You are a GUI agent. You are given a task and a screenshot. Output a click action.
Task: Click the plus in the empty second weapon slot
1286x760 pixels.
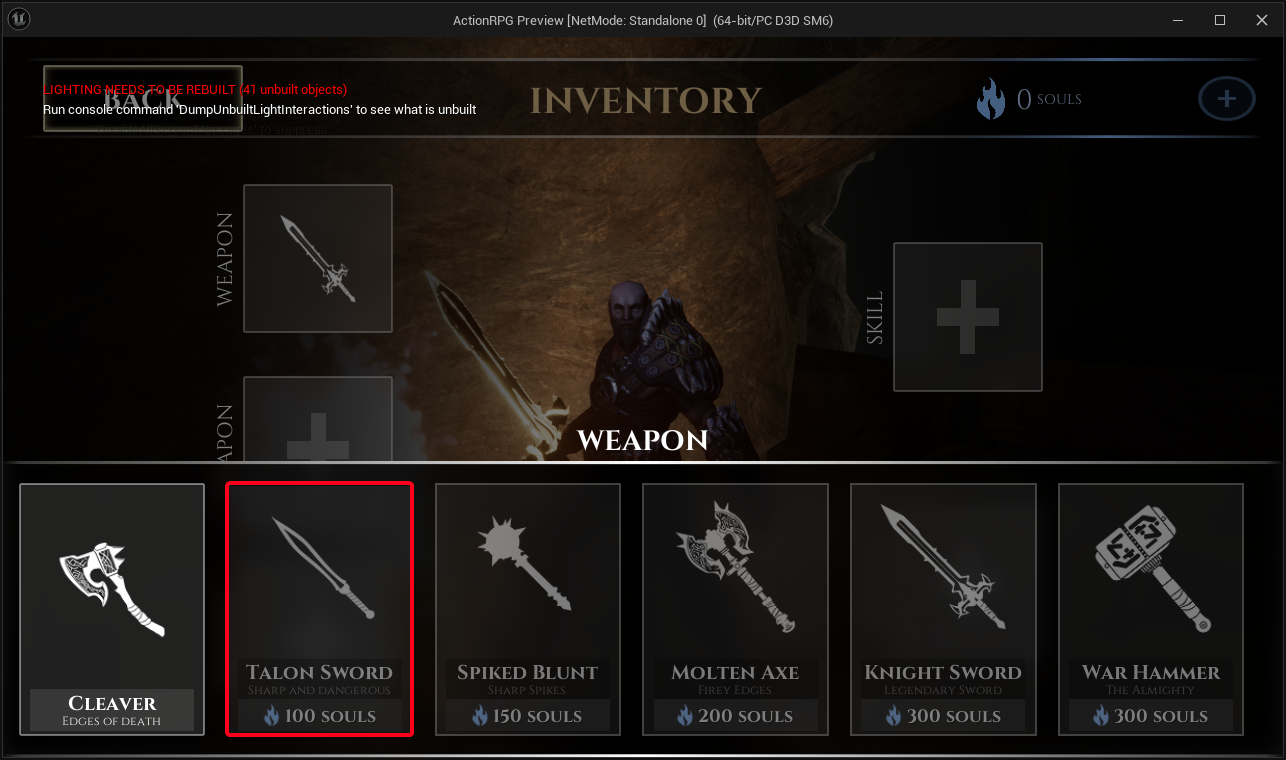click(x=317, y=430)
